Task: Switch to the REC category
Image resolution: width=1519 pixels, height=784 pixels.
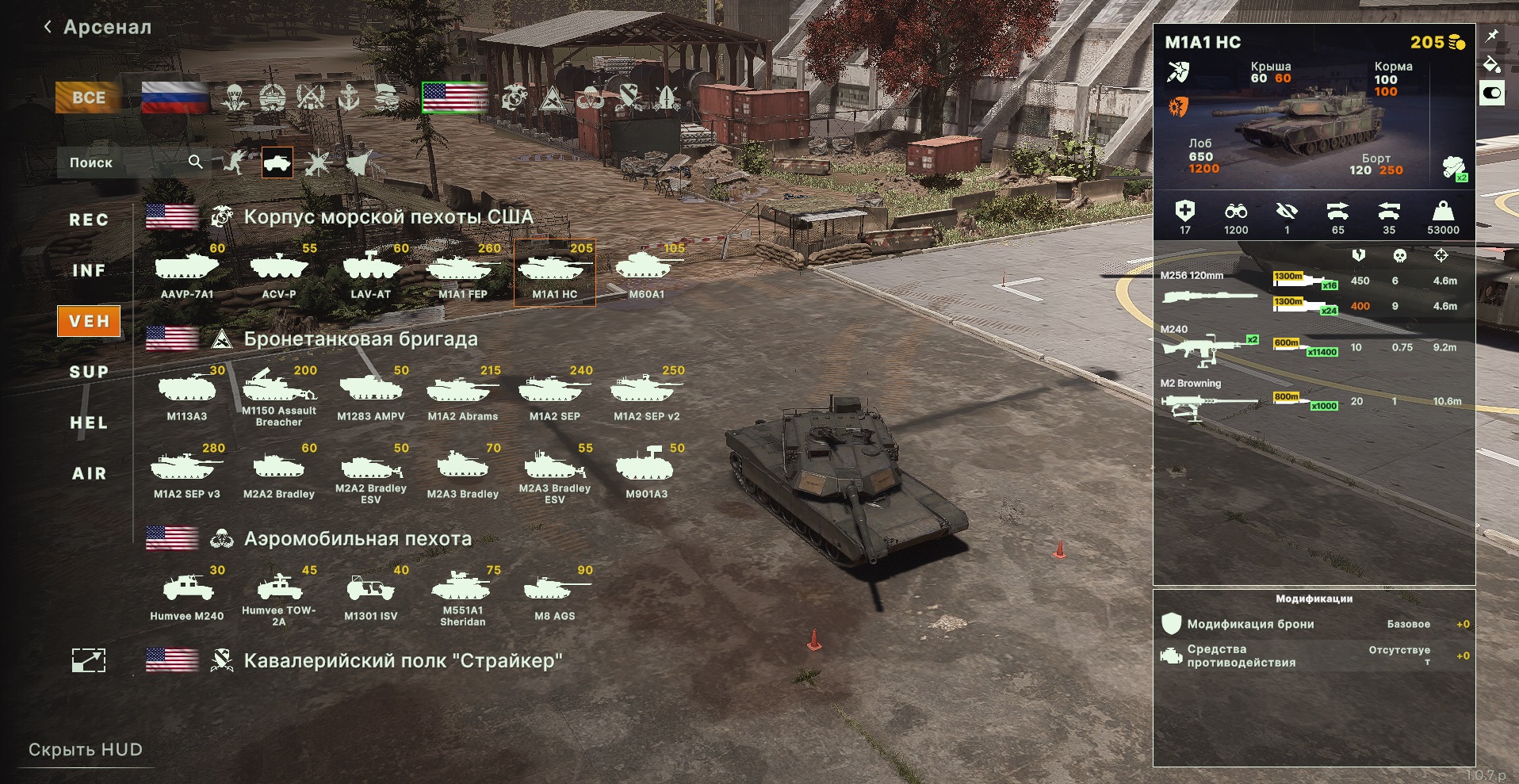Action: (89, 220)
